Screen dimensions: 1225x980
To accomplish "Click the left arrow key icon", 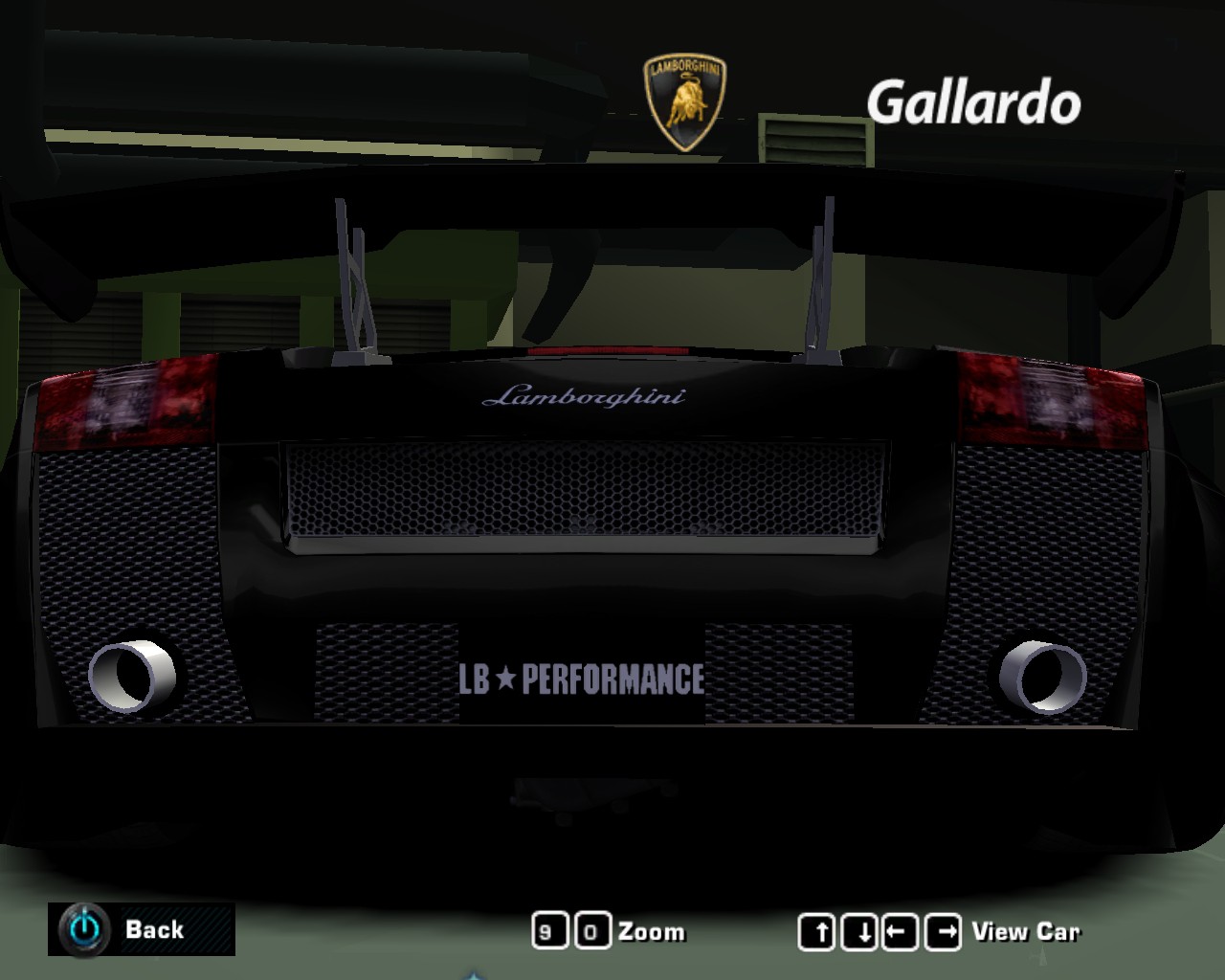I will pos(900,929).
